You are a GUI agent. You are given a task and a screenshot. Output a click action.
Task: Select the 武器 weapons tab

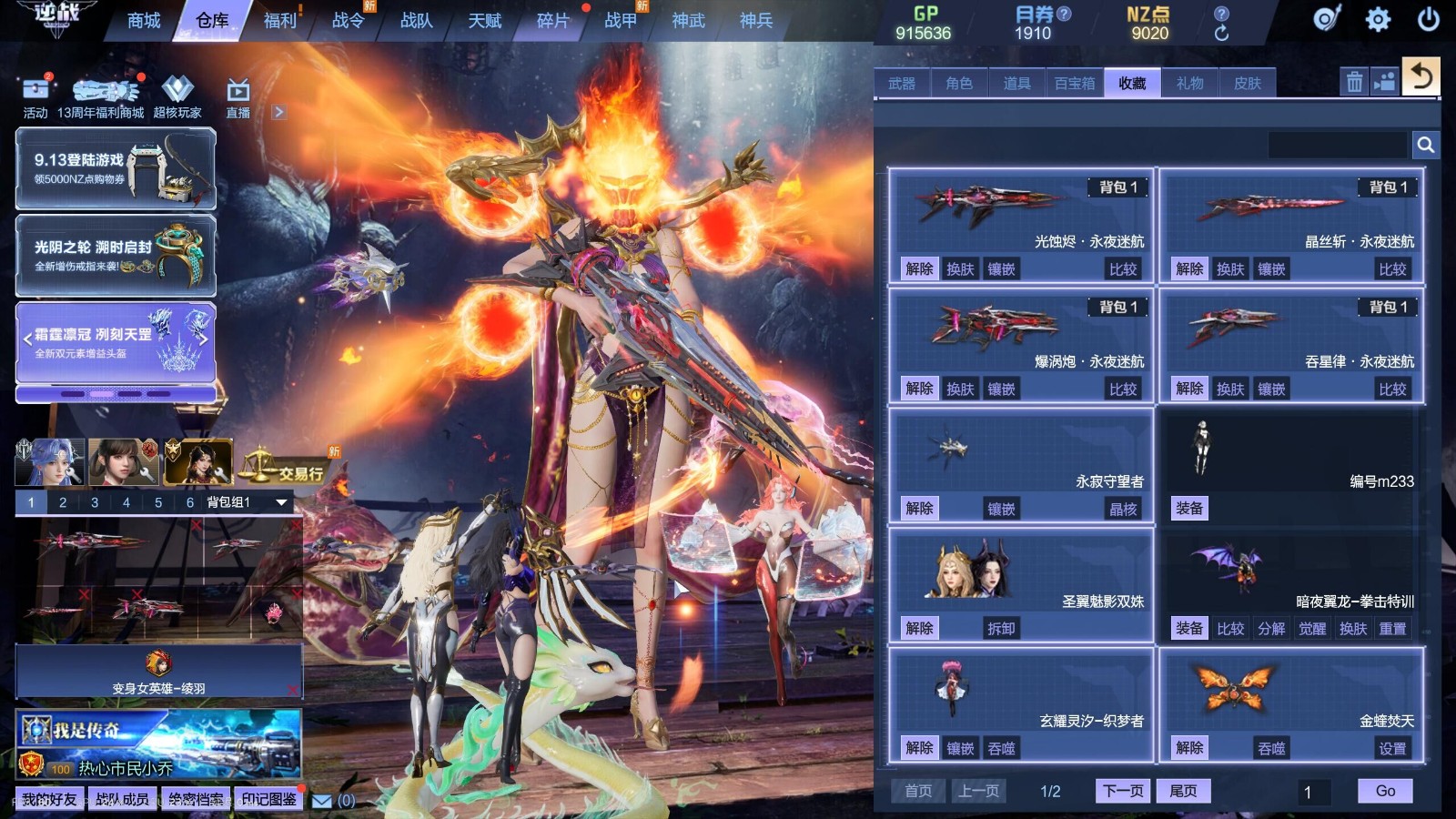pyautogui.click(x=902, y=84)
